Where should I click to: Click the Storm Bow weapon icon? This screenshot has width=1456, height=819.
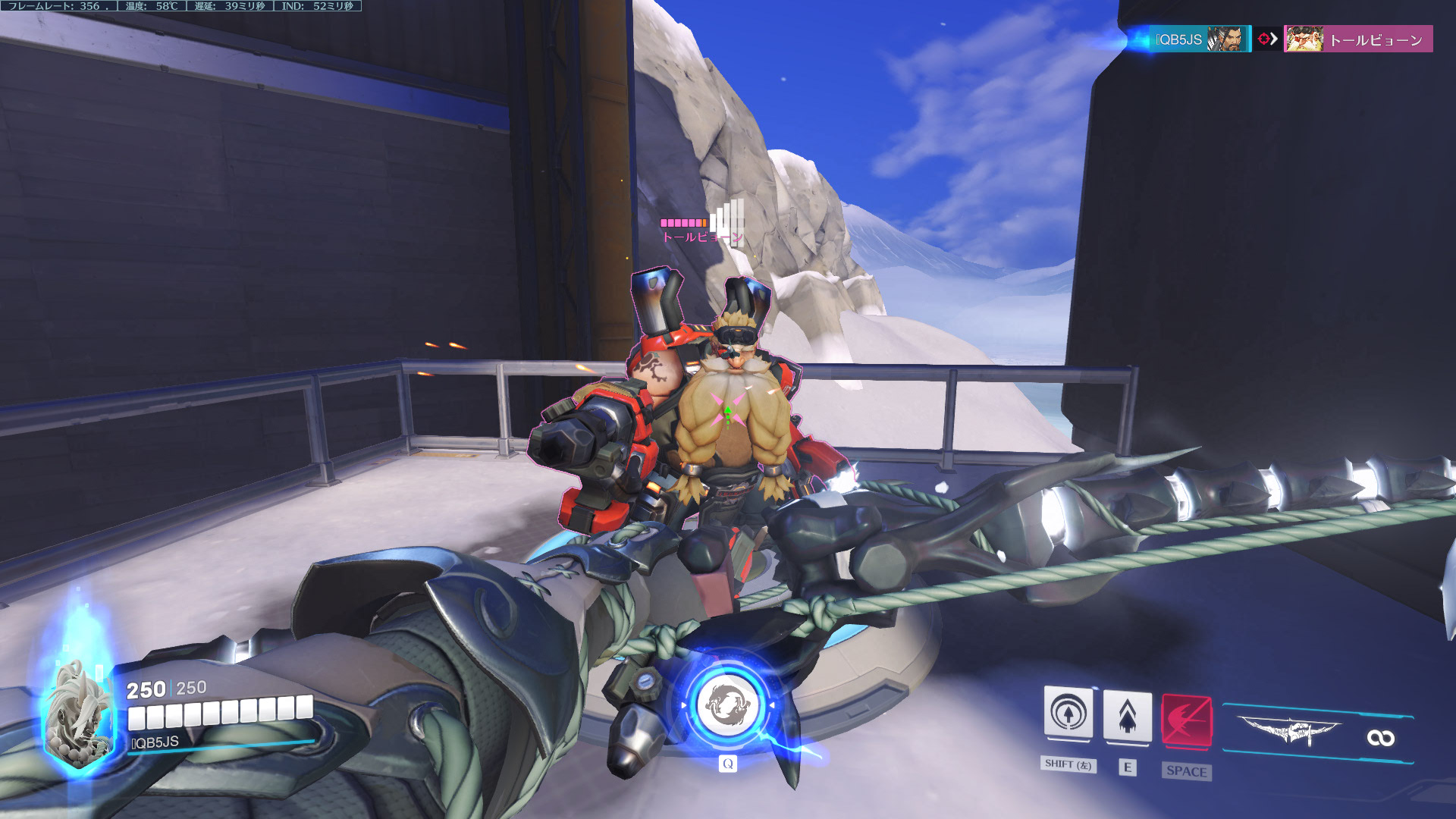[1289, 731]
